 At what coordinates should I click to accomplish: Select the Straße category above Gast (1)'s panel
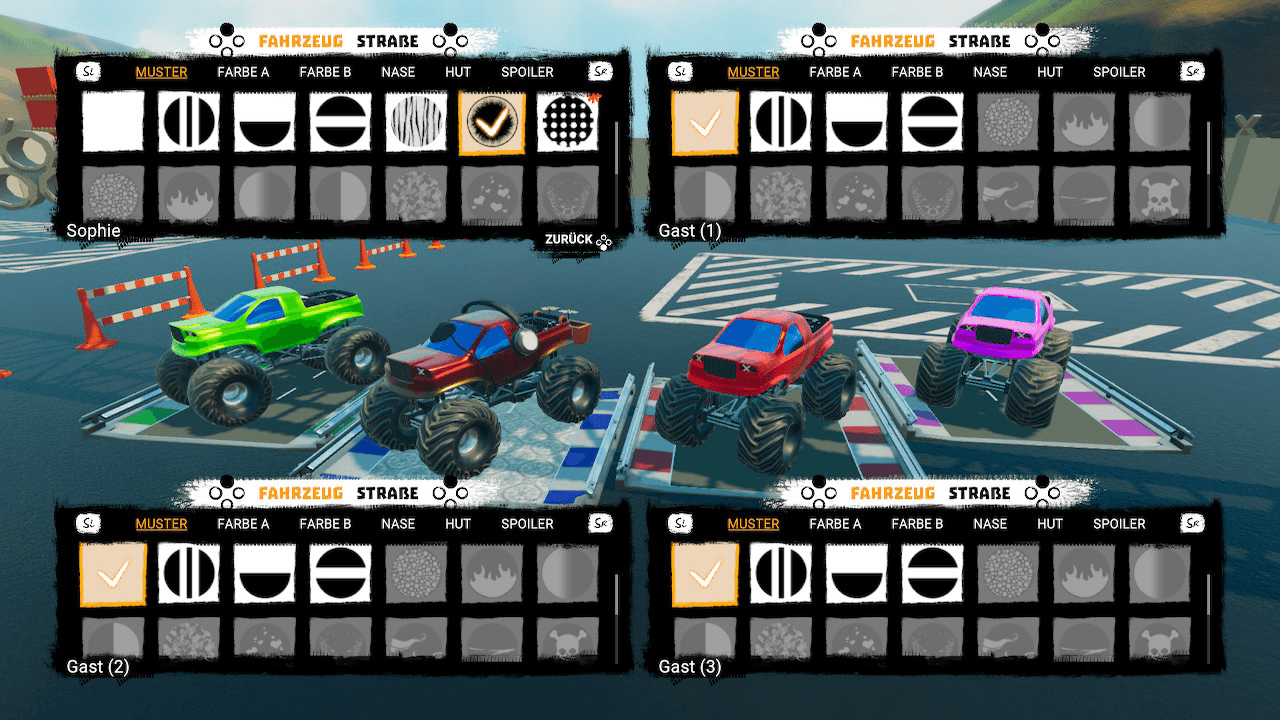[979, 41]
